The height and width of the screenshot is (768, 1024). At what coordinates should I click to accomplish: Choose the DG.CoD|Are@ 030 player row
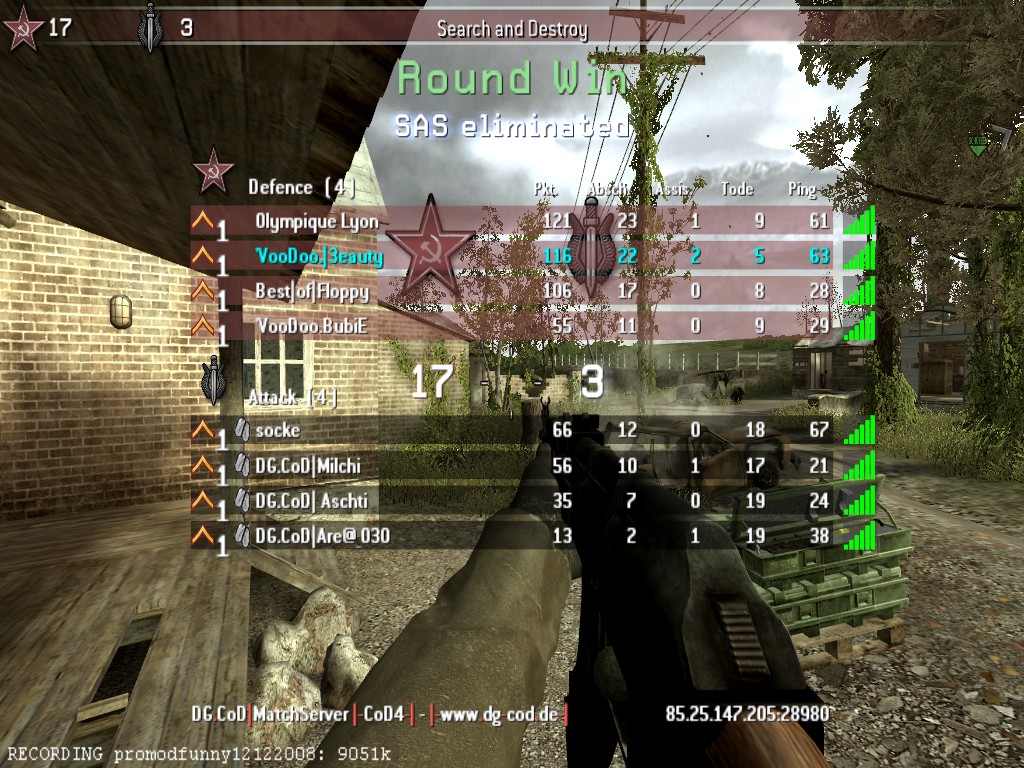coord(322,536)
